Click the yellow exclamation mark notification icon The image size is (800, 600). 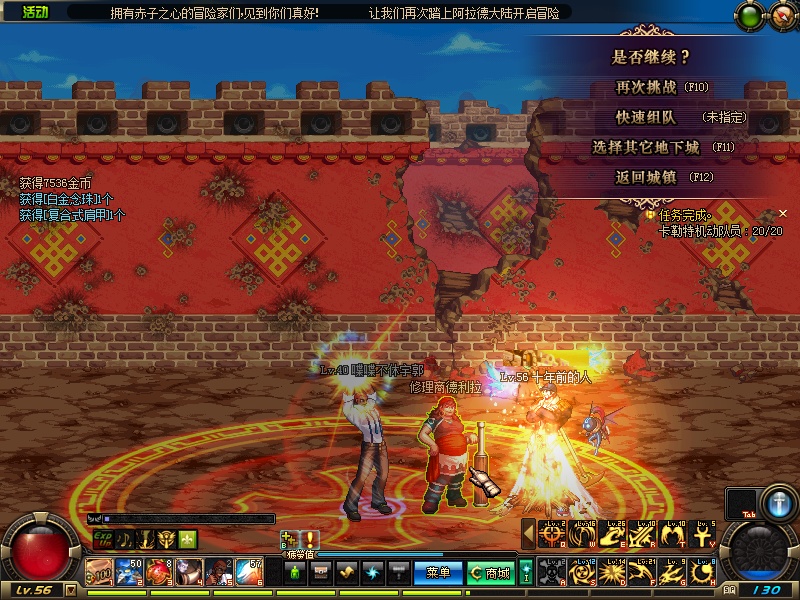(311, 539)
